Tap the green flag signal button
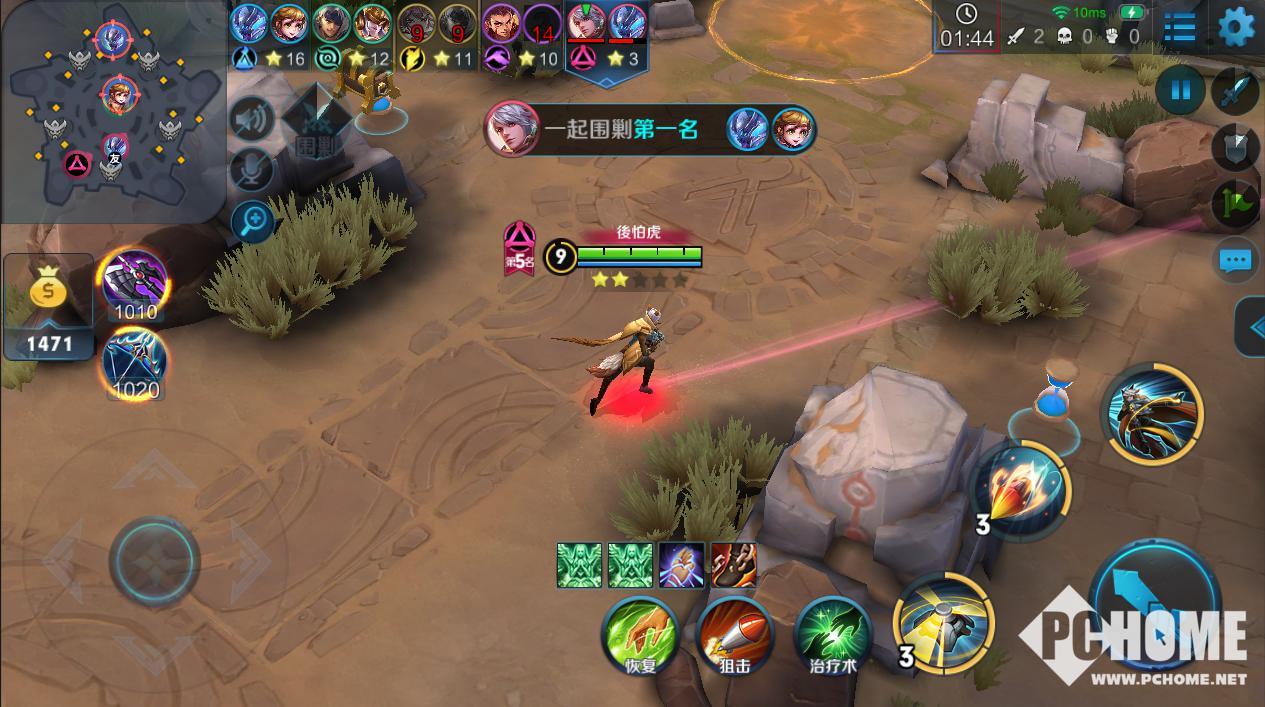 click(1236, 204)
